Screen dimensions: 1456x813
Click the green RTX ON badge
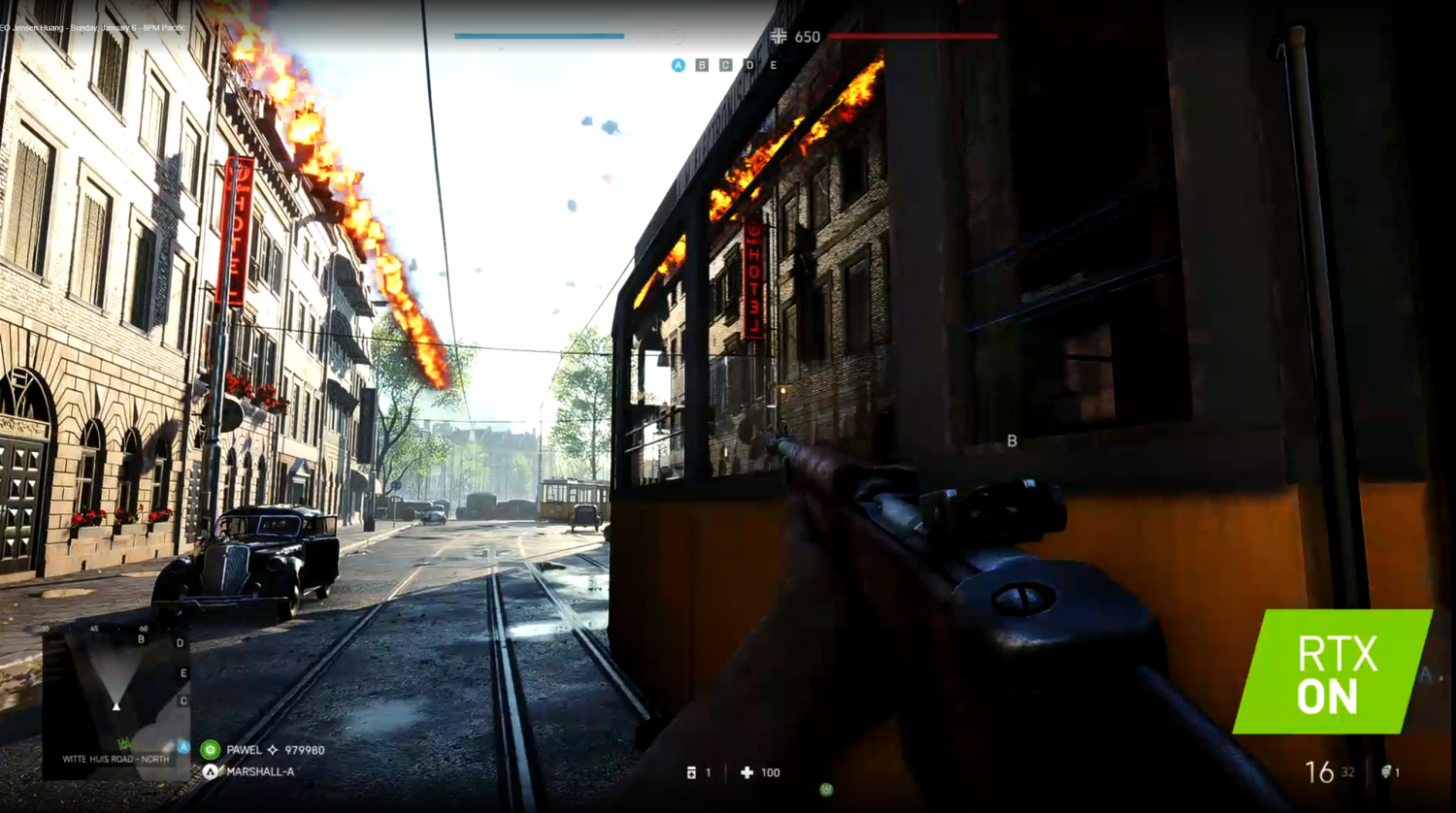1333,671
